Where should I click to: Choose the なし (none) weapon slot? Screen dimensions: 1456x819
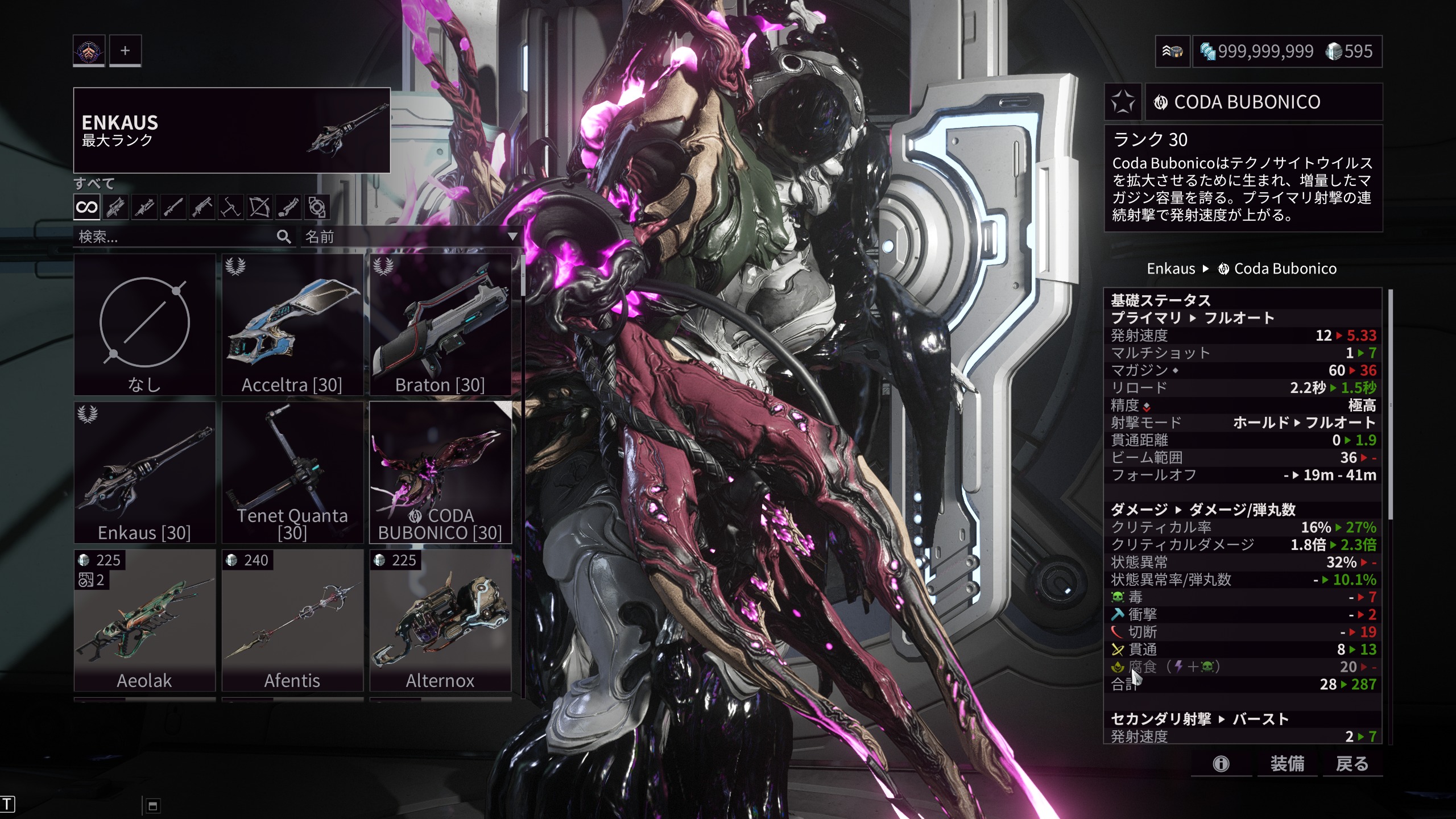[x=144, y=325]
